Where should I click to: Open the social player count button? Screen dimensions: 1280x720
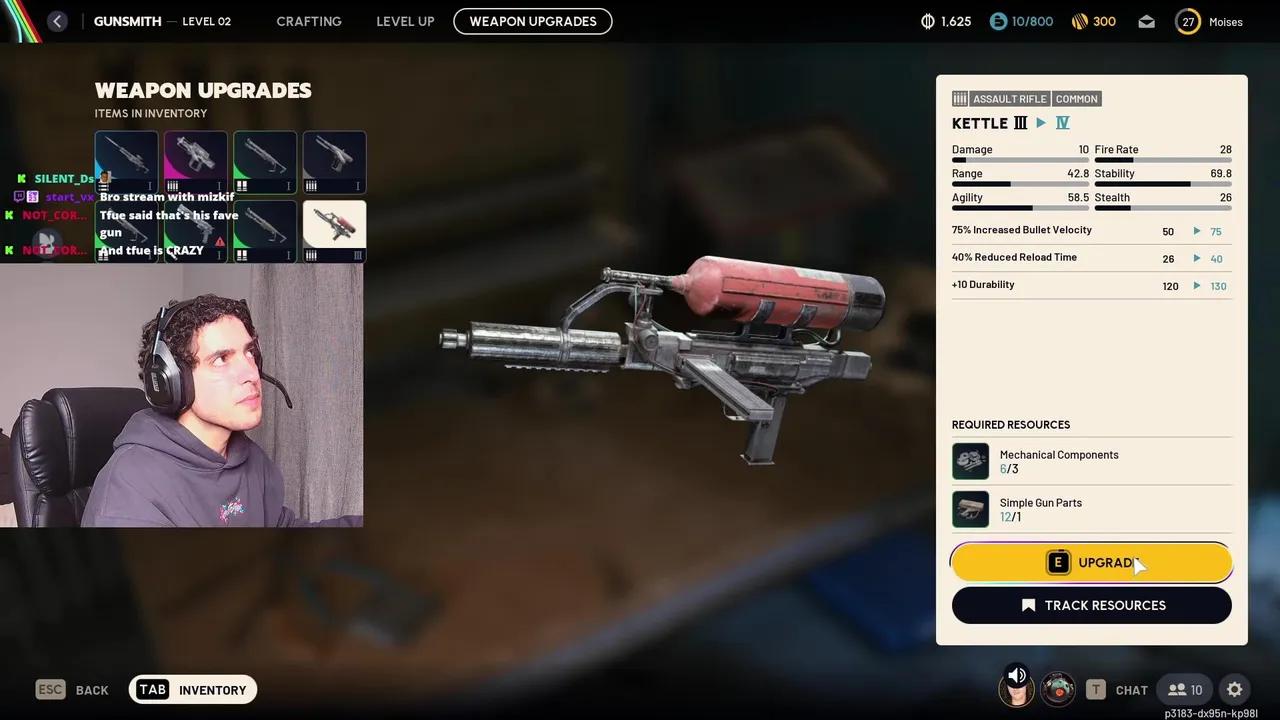pos(1185,690)
